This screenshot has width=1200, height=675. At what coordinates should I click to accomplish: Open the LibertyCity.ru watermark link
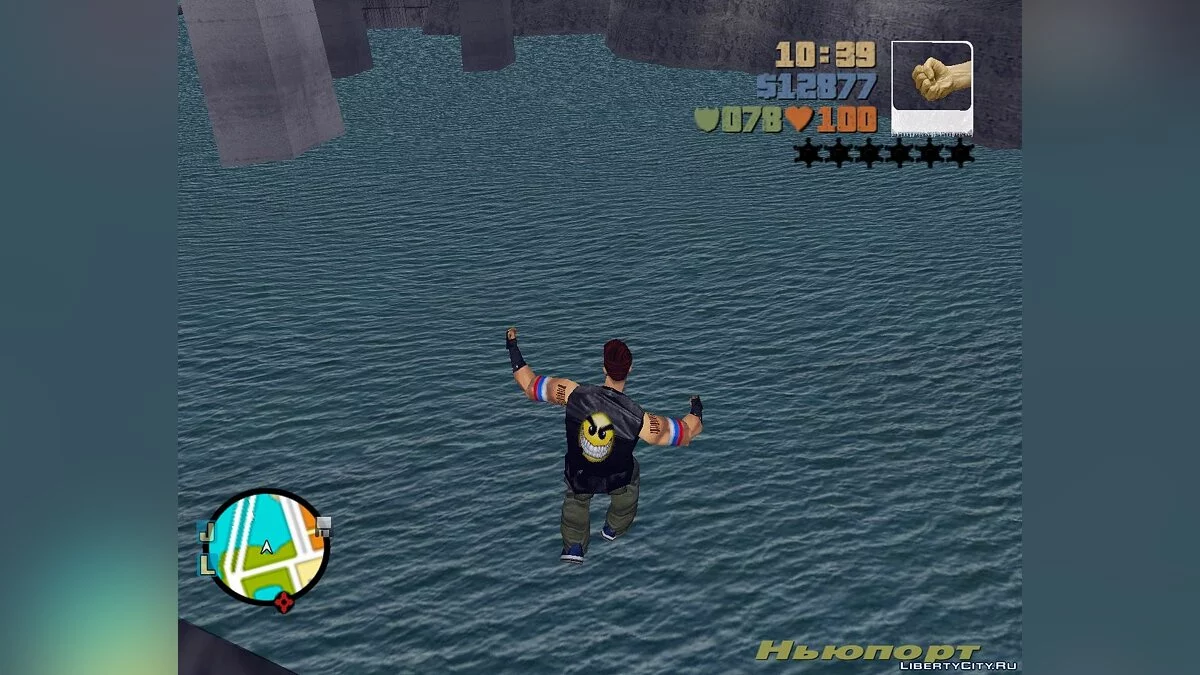click(958, 666)
